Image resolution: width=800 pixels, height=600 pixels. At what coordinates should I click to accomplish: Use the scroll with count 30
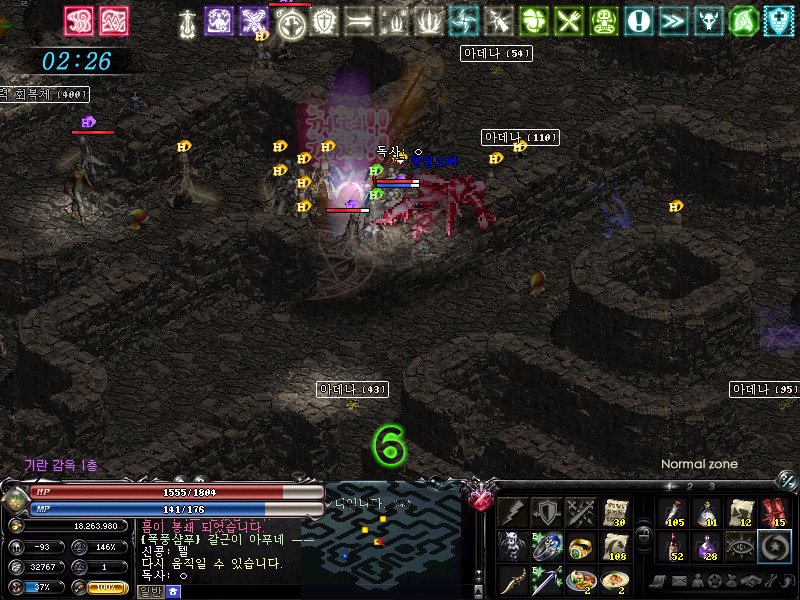point(615,513)
